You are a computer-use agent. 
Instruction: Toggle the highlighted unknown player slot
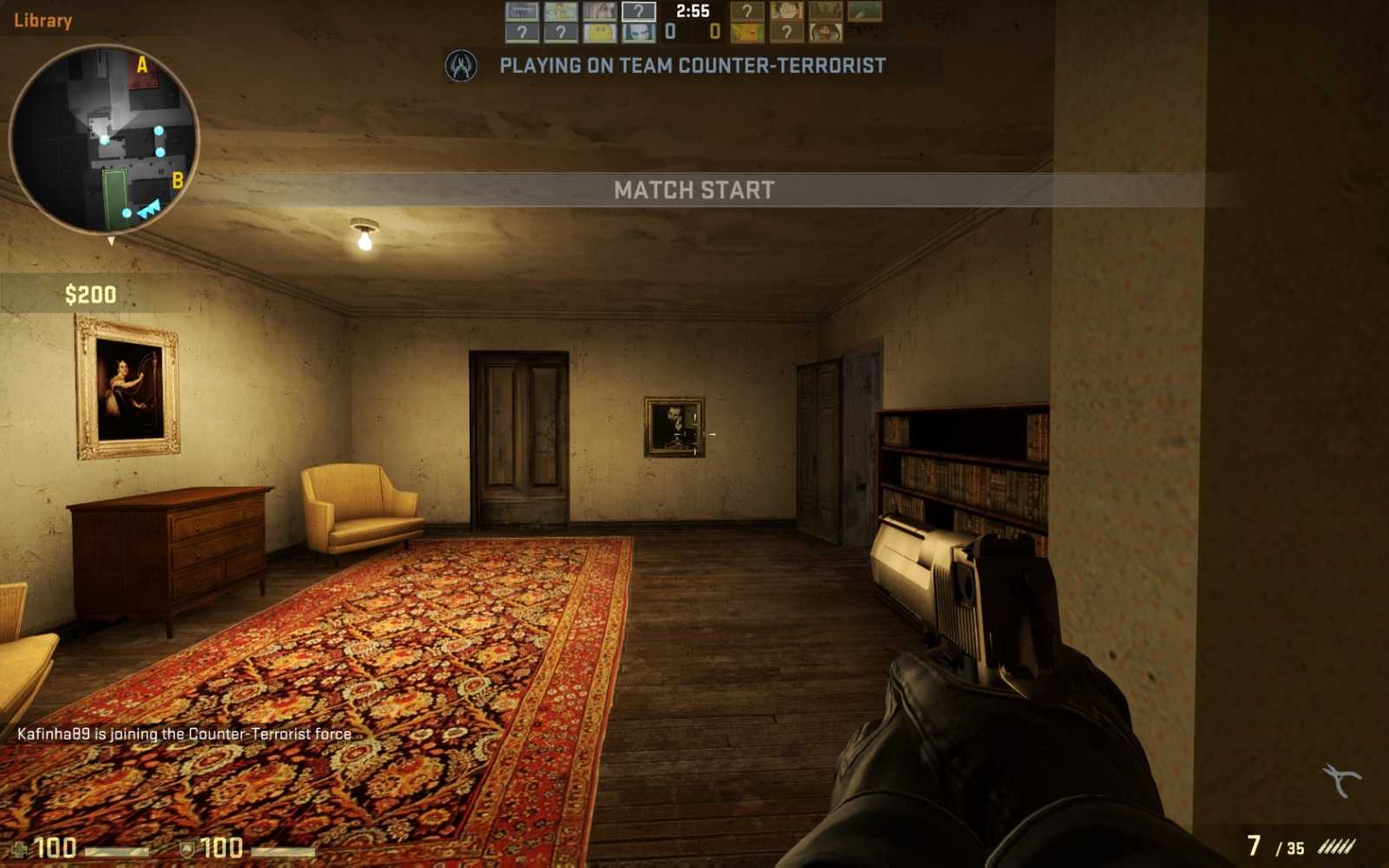[638, 10]
